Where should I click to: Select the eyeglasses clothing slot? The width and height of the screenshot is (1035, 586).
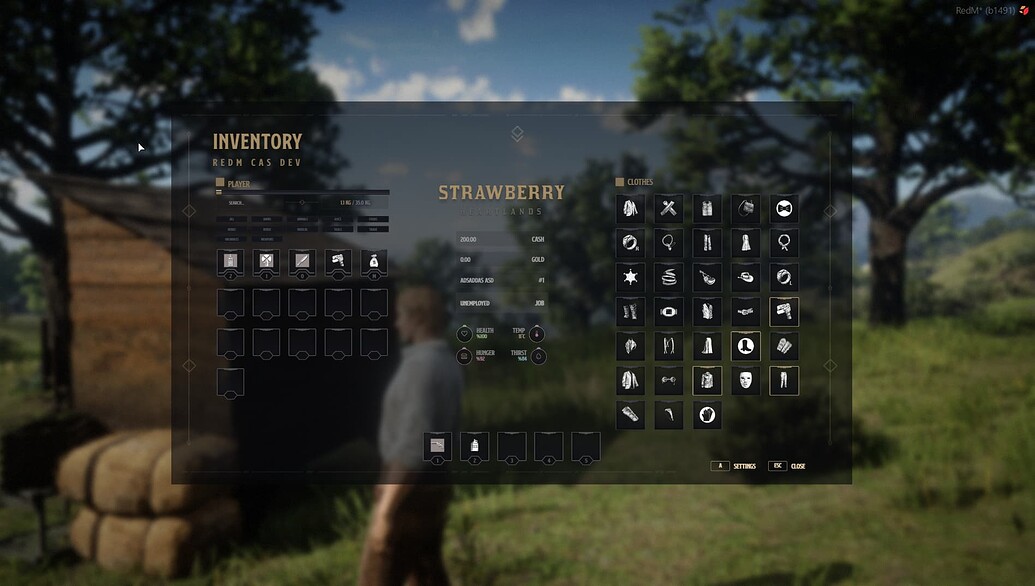[x=669, y=380]
